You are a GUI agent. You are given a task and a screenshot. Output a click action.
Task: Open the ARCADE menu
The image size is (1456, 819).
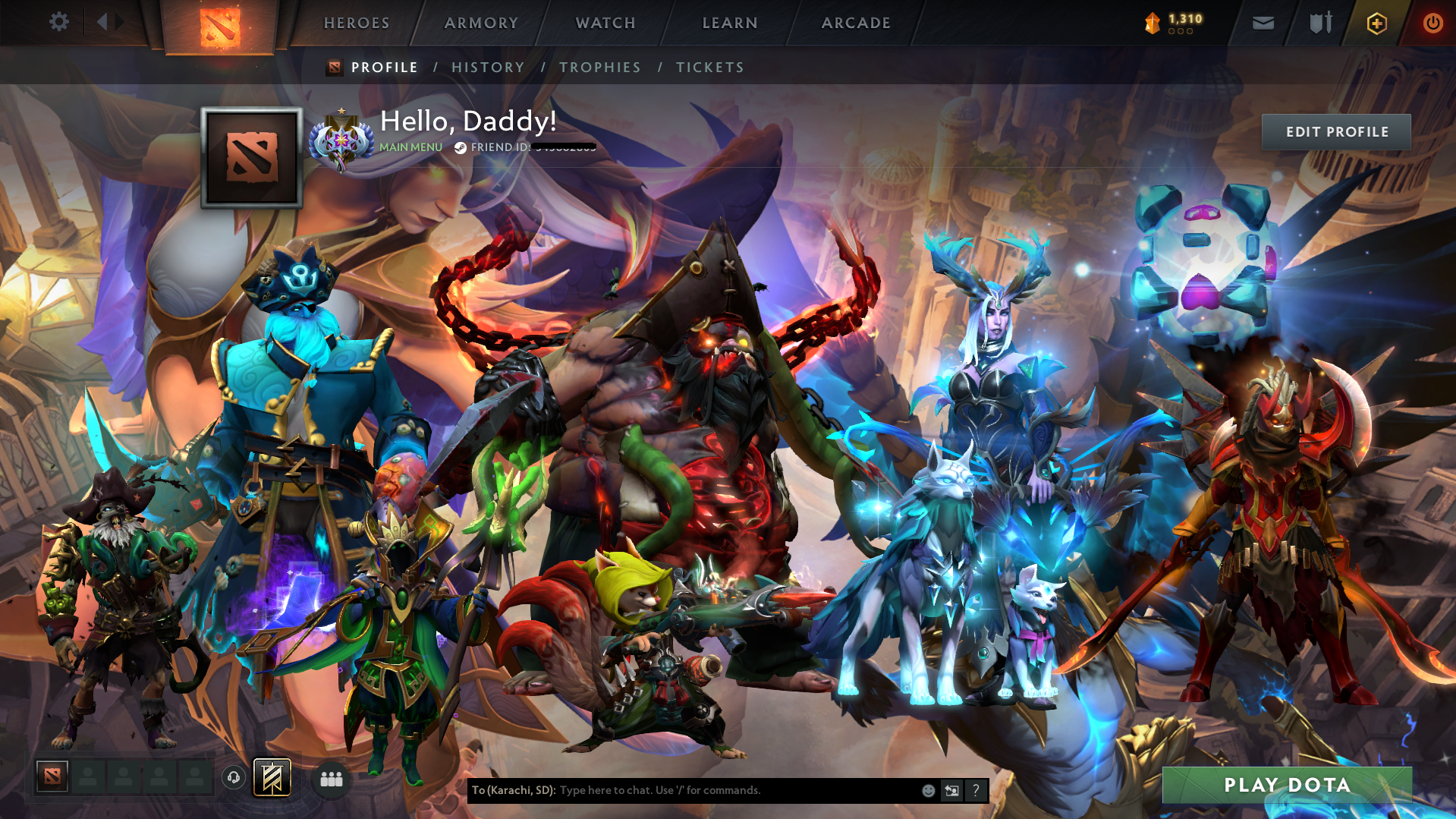pyautogui.click(x=855, y=23)
